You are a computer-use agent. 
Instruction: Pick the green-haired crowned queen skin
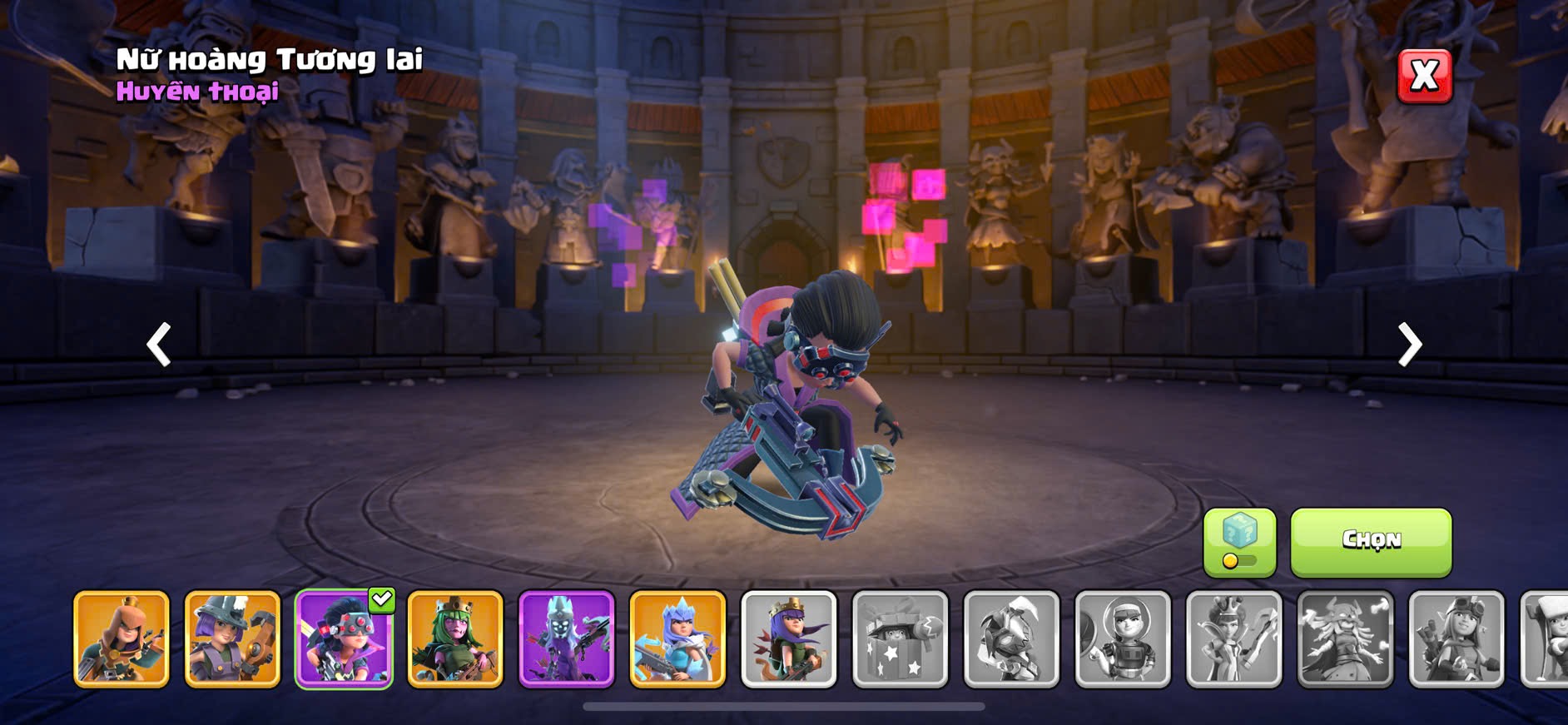[x=455, y=639]
